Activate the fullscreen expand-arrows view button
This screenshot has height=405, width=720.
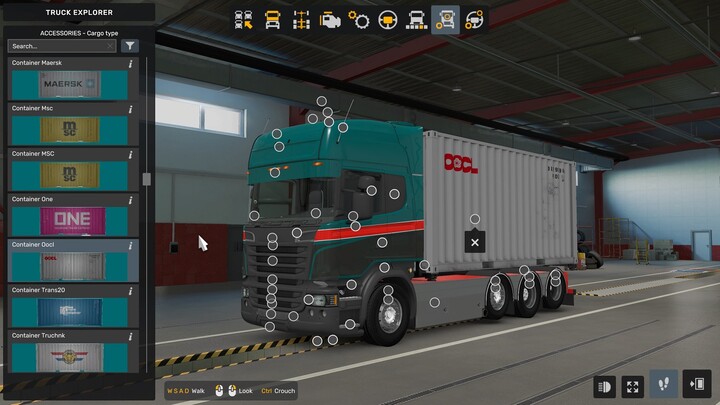(x=633, y=385)
